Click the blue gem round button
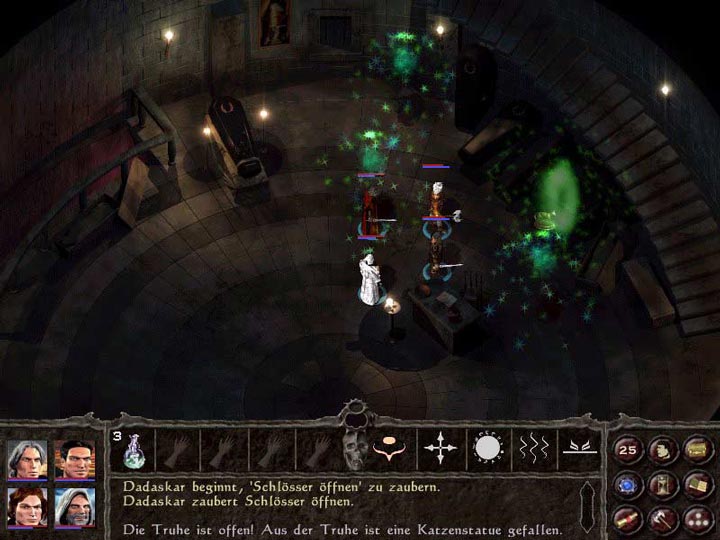Viewport: 720px width, 540px height. tap(629, 486)
